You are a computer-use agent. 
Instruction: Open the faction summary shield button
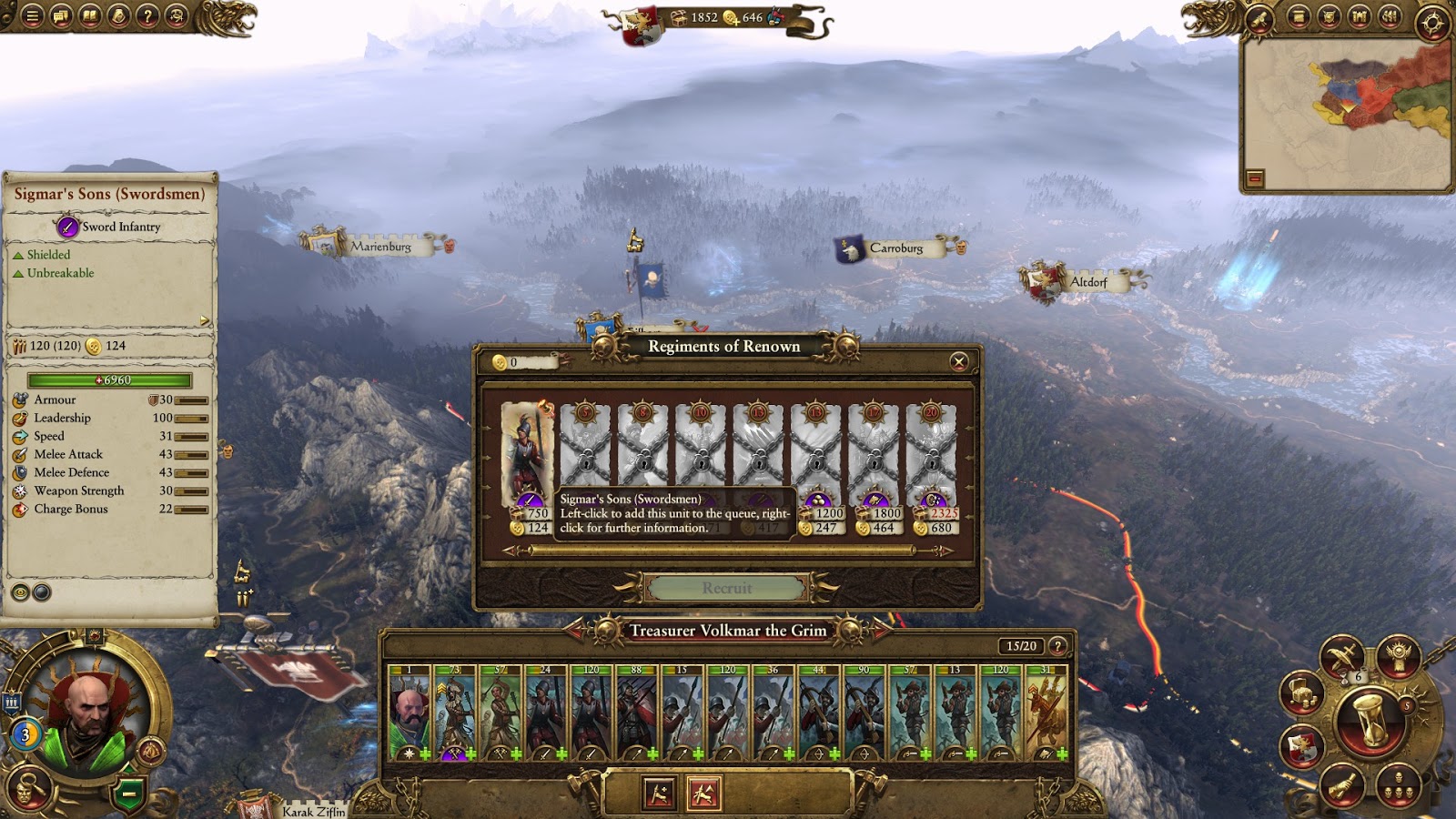point(1302,747)
